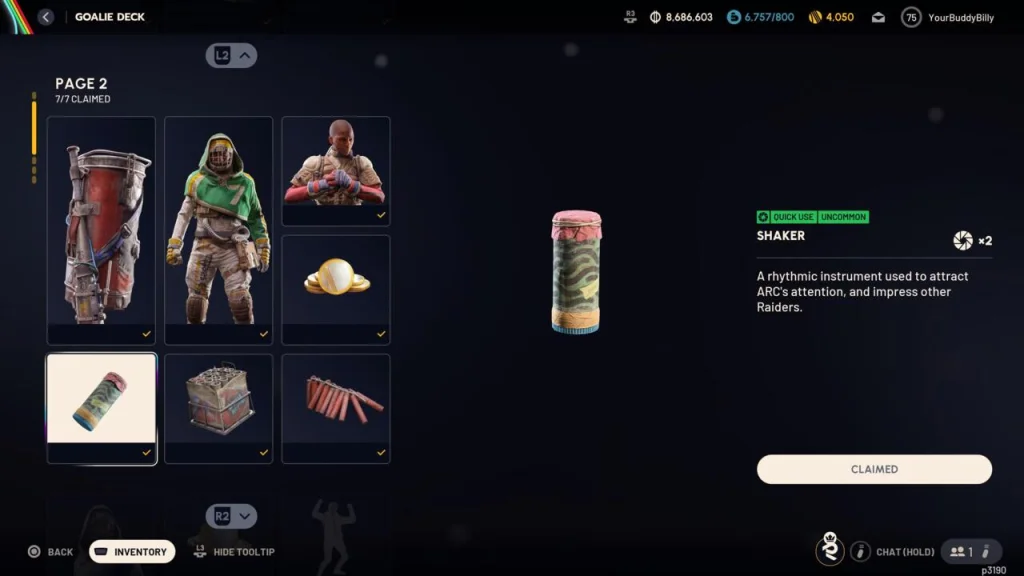The width and height of the screenshot is (1024, 576).
Task: Open the mail envelope icon
Action: pos(878,17)
